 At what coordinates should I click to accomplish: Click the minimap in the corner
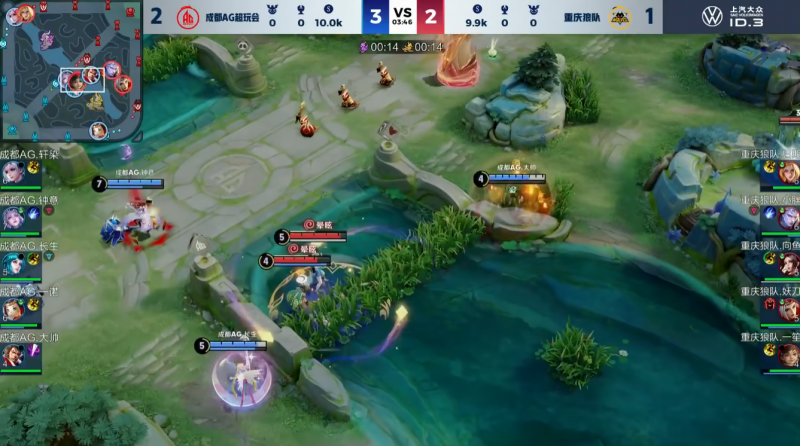[x=70, y=72]
